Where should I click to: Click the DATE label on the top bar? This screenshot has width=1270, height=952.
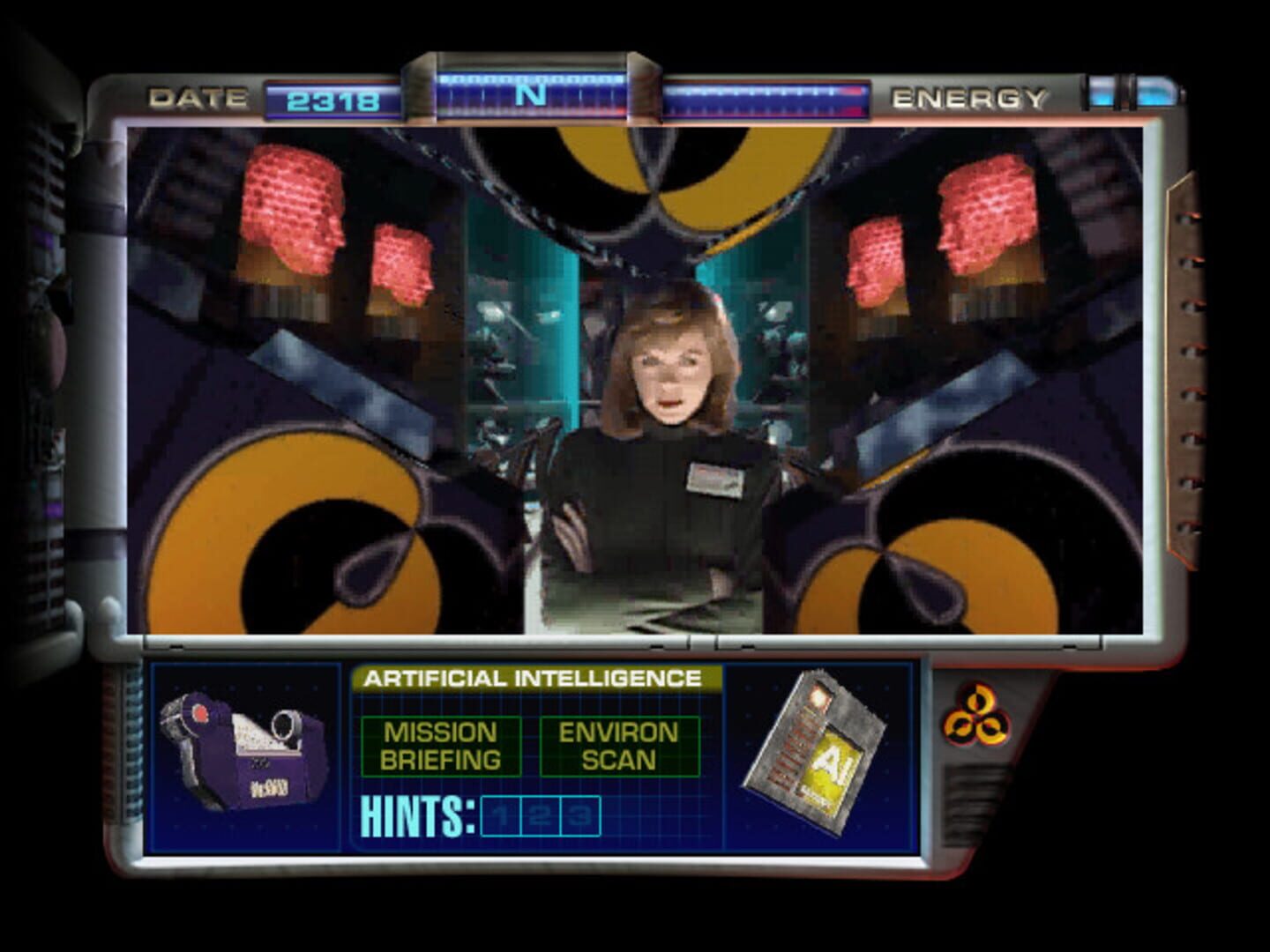198,95
